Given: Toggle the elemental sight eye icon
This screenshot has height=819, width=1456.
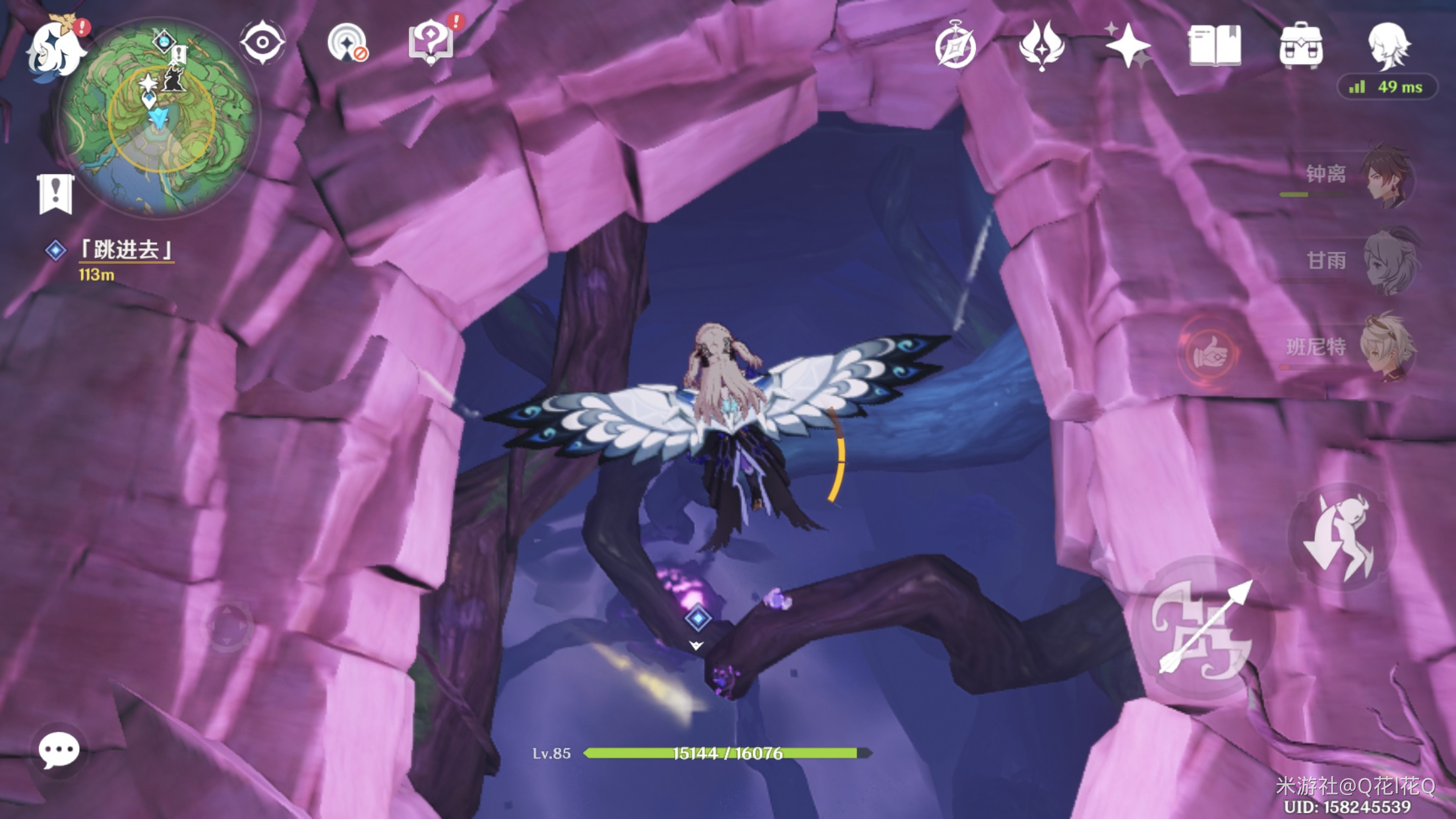Looking at the screenshot, I should point(262,43).
